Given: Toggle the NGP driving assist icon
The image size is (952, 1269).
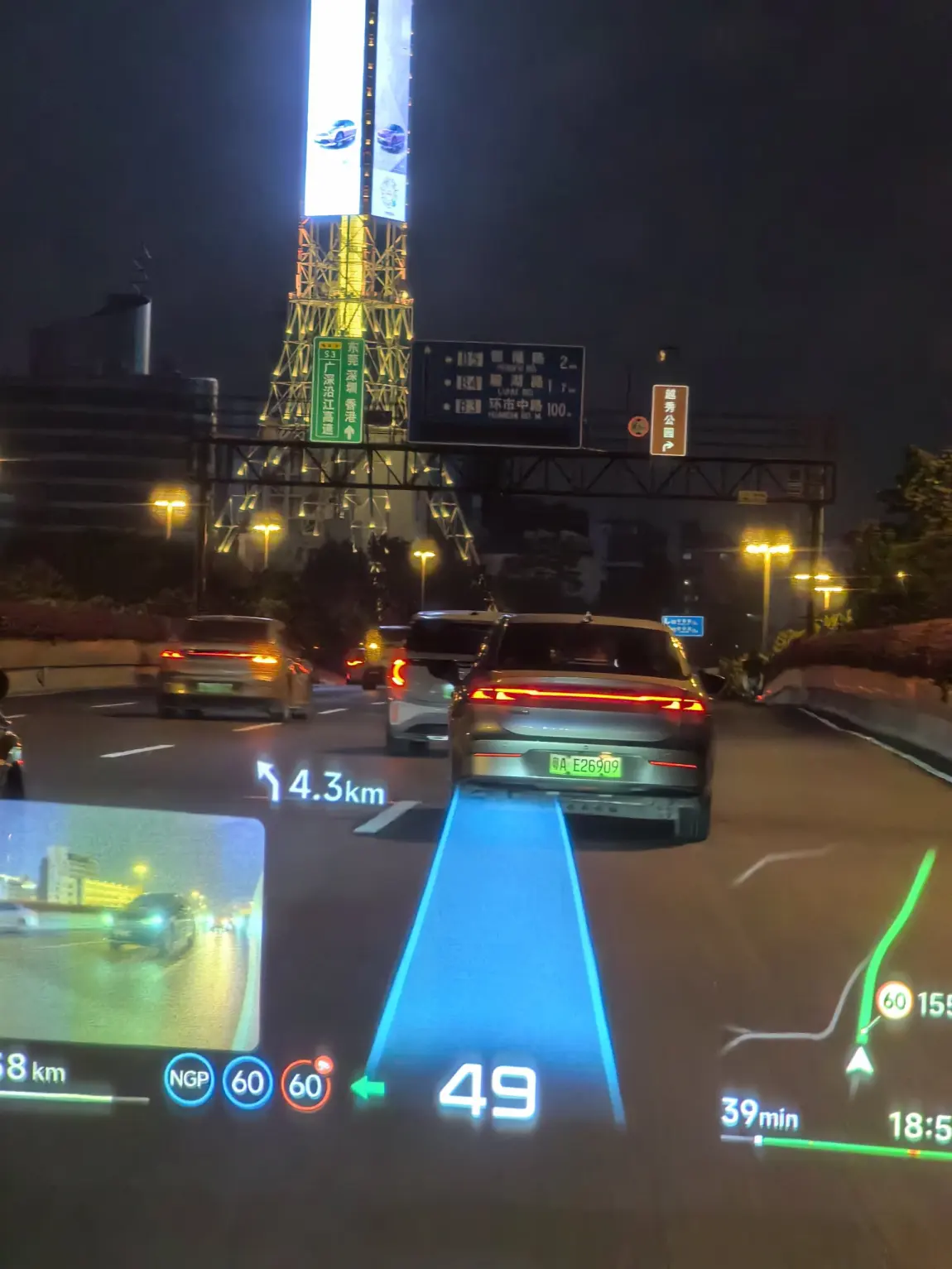Looking at the screenshot, I should (189, 1079).
